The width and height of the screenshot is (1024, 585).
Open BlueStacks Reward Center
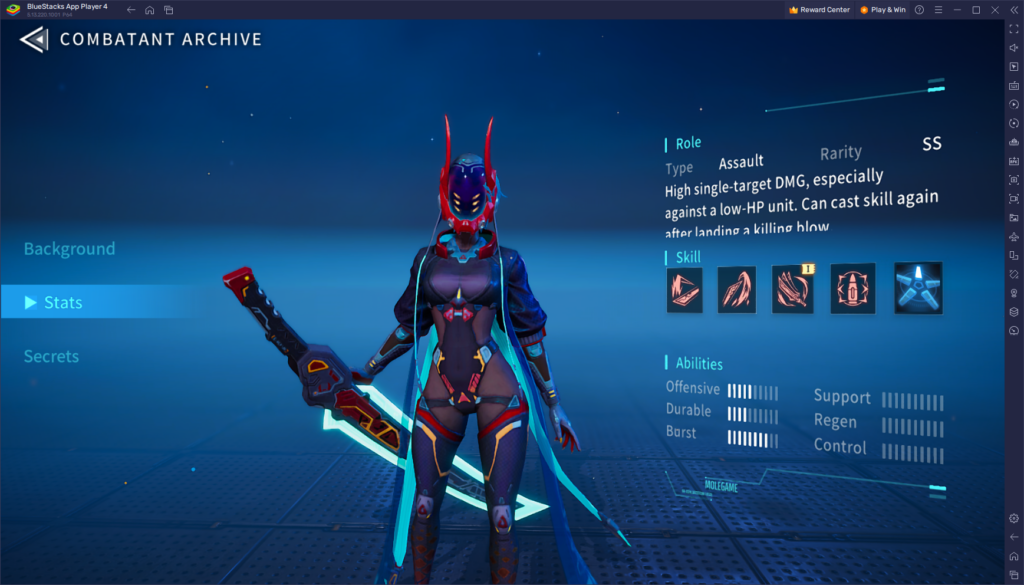point(819,10)
